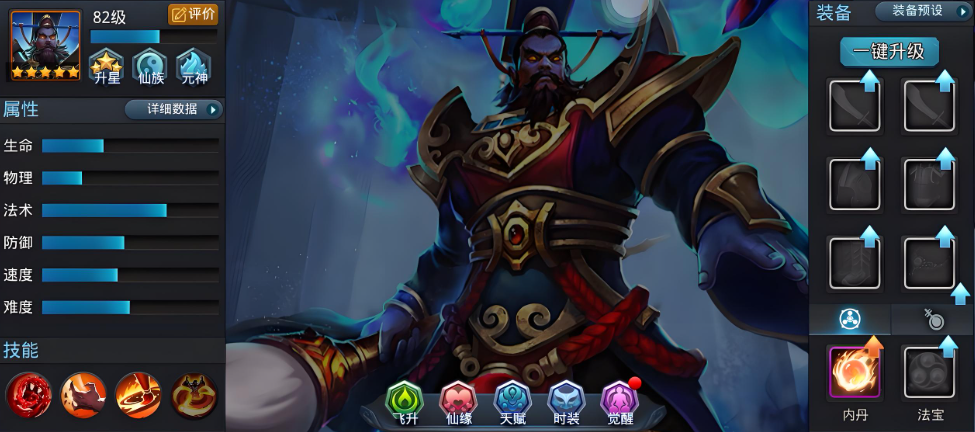Viewport: 975px width, 432px height.
Task: Switch to the trefoil symbol tab
Action: point(849,319)
